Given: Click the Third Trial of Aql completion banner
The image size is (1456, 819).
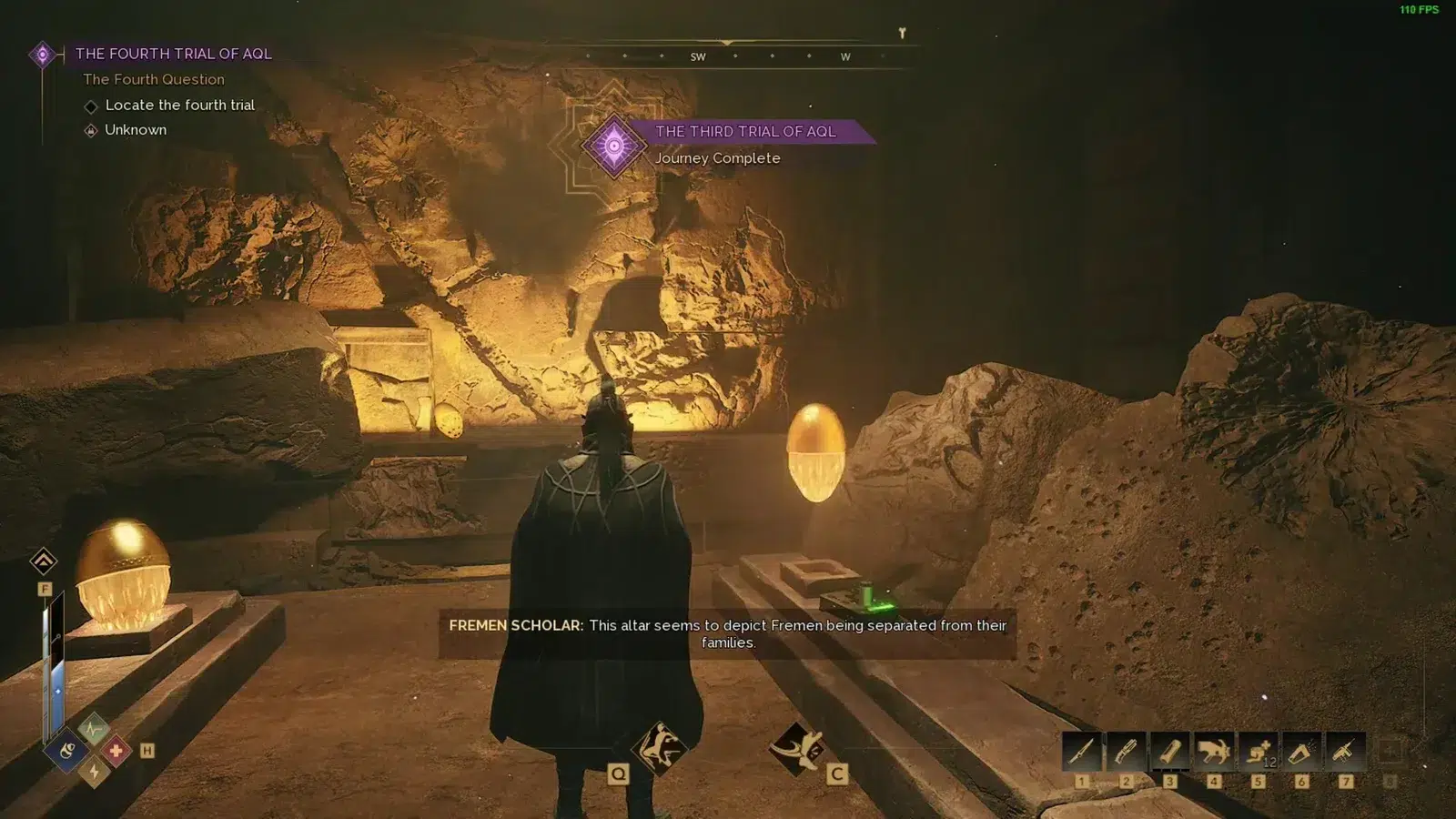Looking at the screenshot, I should point(744,132).
